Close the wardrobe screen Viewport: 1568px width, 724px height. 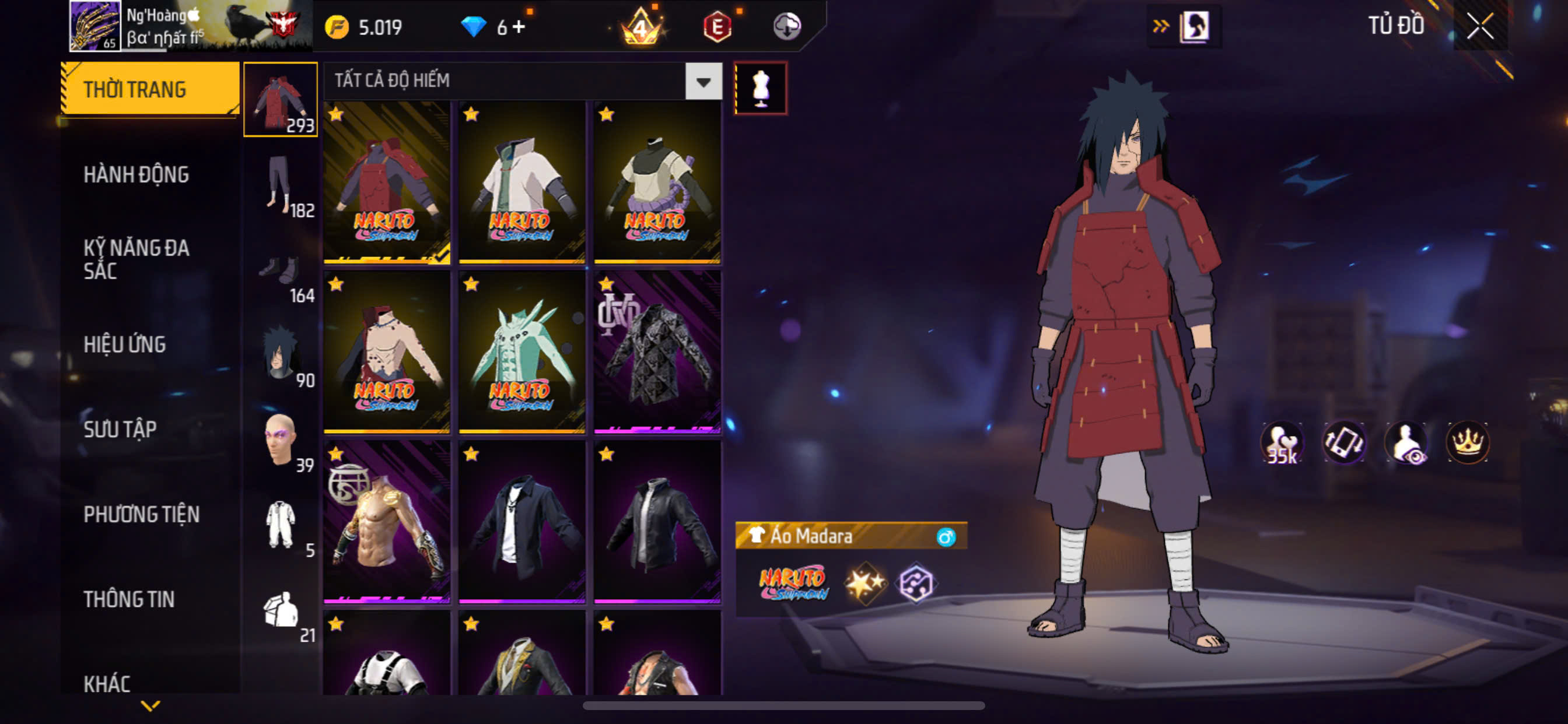click(1479, 26)
